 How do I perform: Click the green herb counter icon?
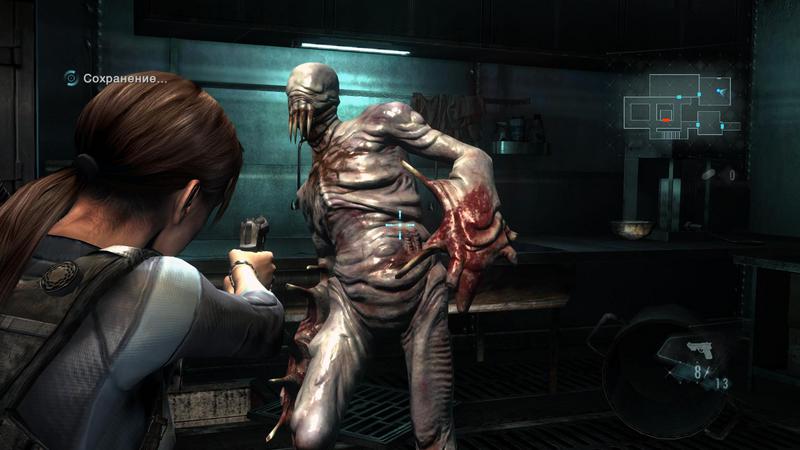709,174
